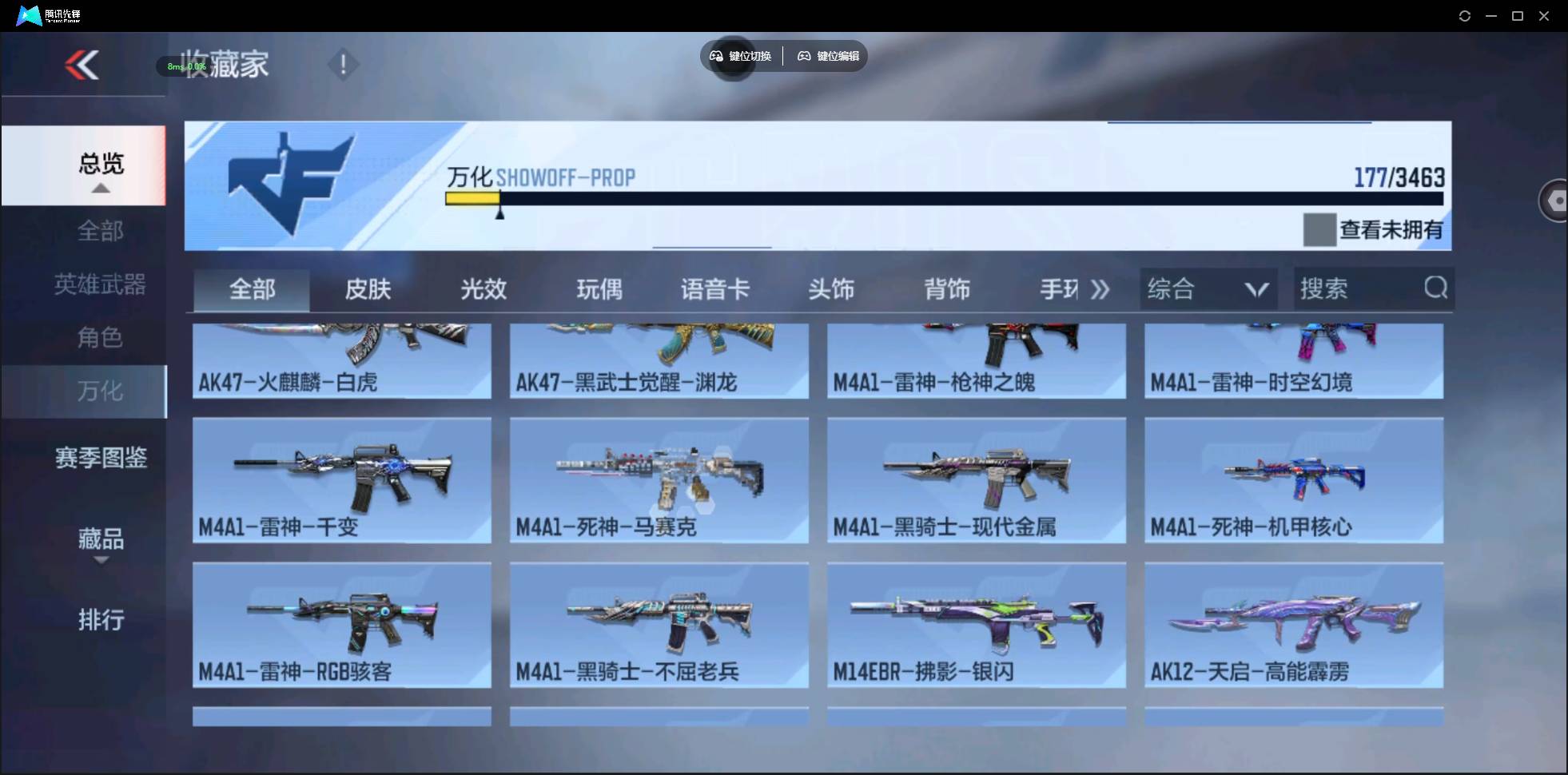Toggle the 藏品 section in the sidebar

pos(101,539)
